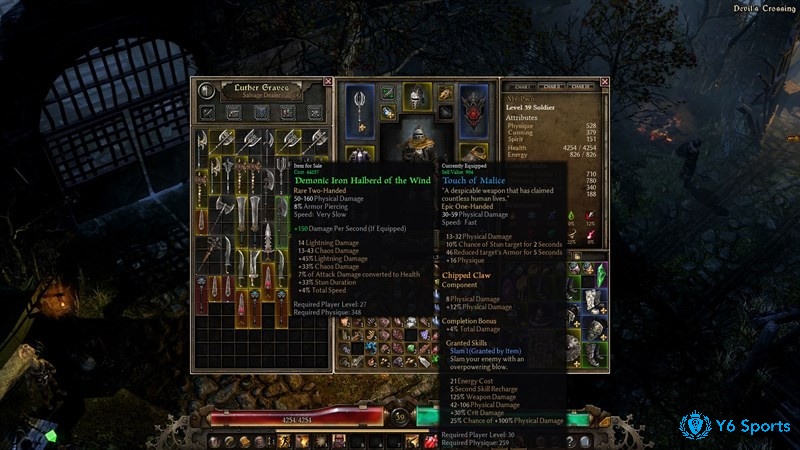This screenshot has width=800, height=450.
Task: Switch to the CHAR II tab
Action: [x=551, y=87]
